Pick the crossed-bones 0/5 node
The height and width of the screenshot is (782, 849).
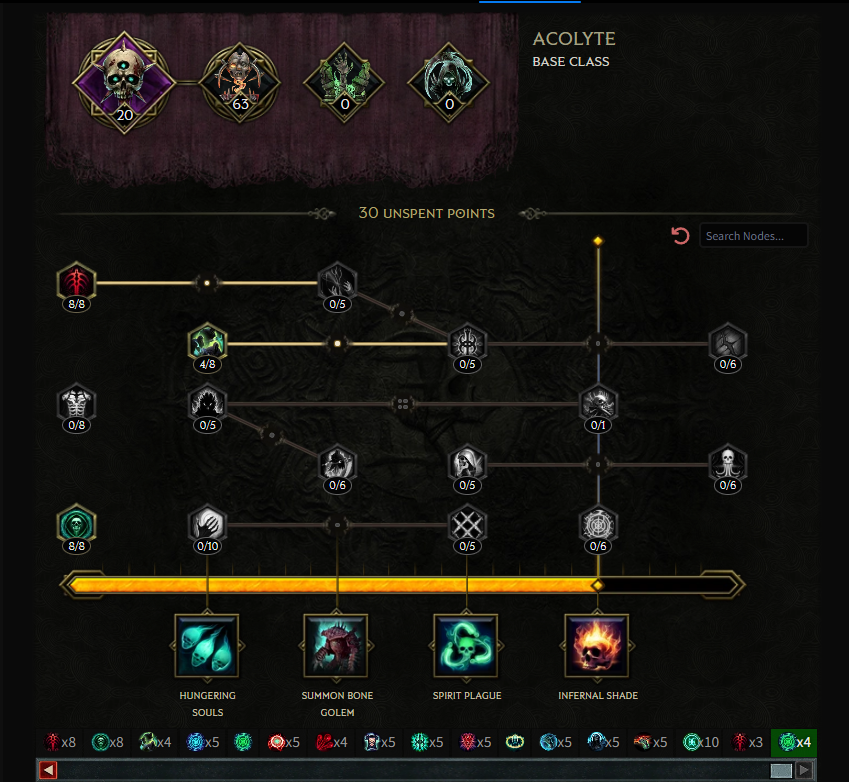coord(467,524)
